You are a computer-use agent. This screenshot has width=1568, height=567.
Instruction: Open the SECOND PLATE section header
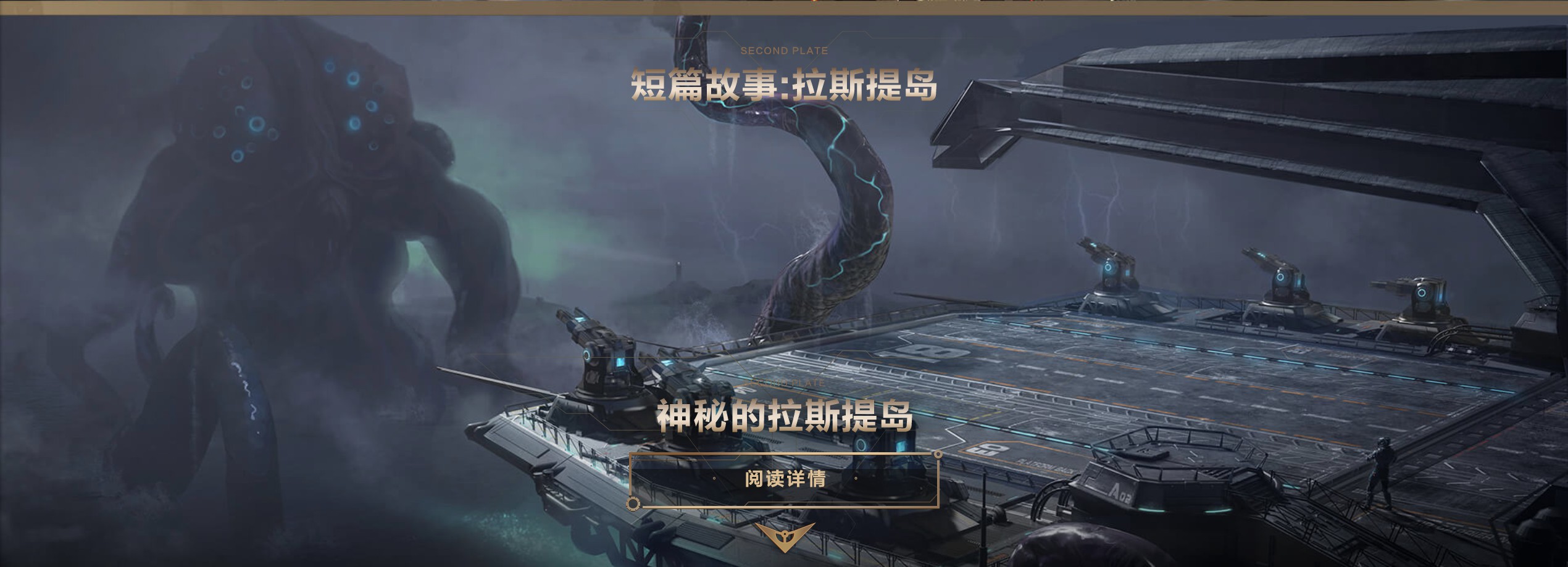pos(784,51)
